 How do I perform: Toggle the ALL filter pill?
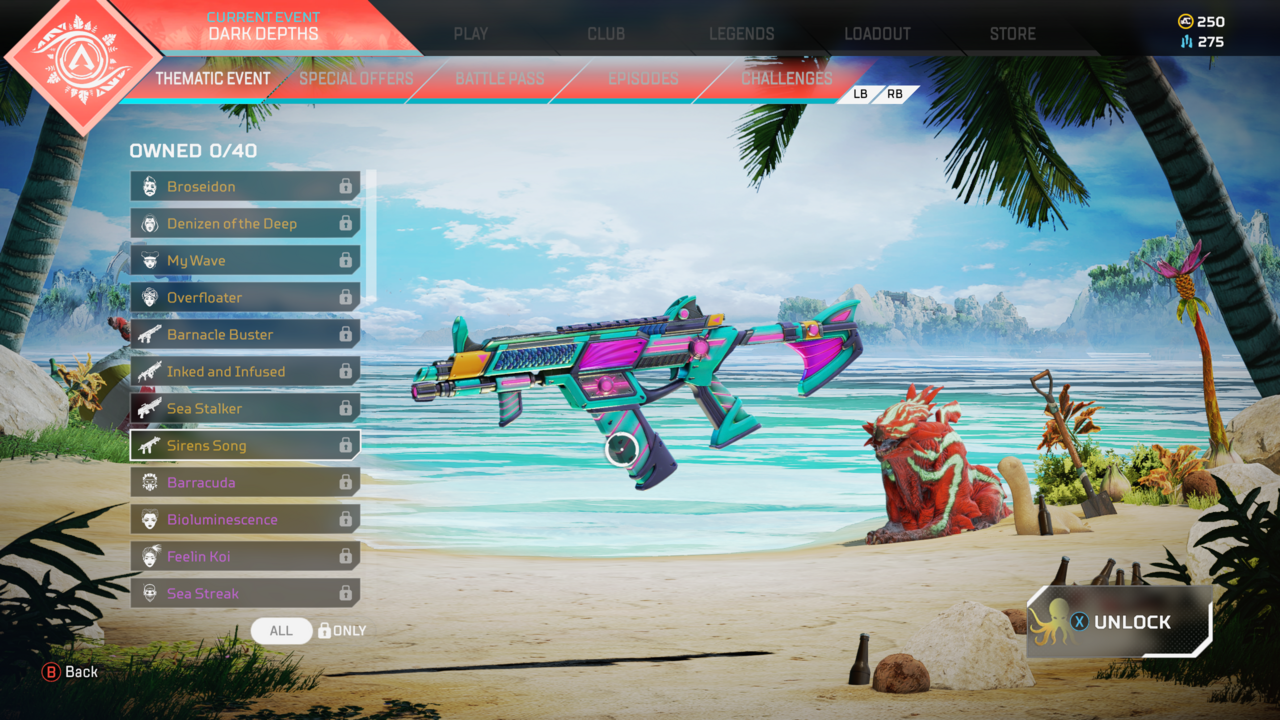(x=281, y=631)
